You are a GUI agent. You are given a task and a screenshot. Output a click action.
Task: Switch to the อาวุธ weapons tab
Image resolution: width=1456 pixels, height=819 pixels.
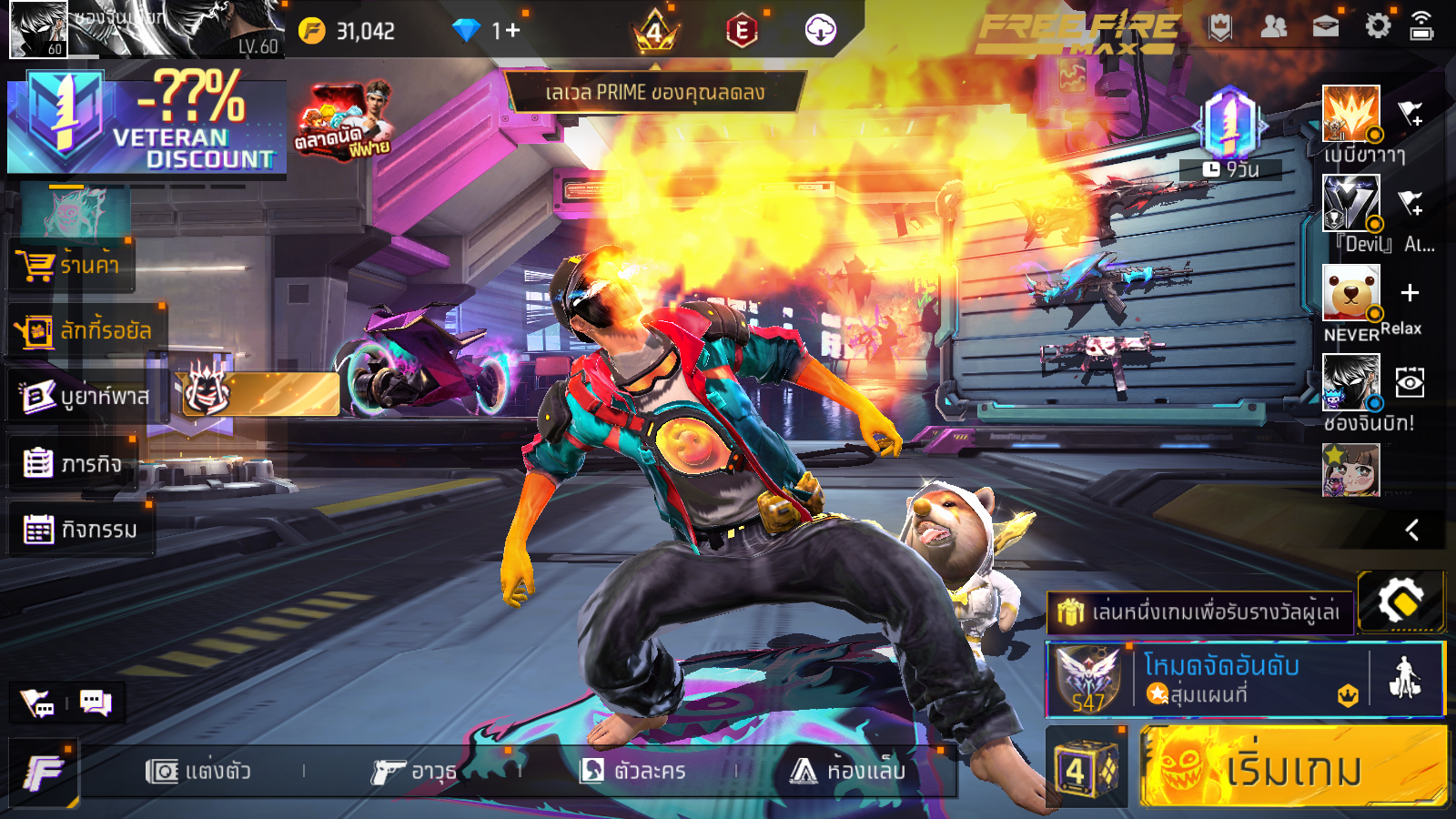click(414, 772)
